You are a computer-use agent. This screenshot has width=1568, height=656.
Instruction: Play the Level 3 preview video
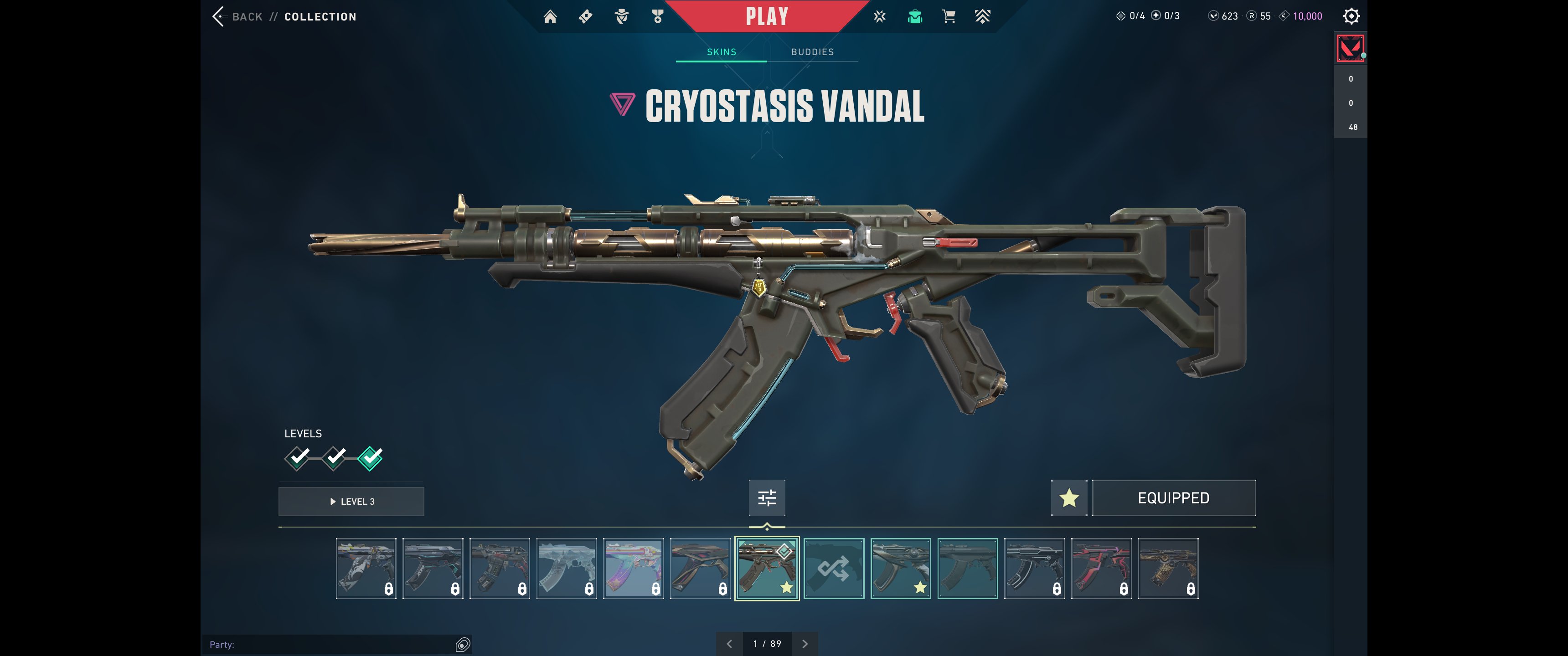click(x=351, y=502)
